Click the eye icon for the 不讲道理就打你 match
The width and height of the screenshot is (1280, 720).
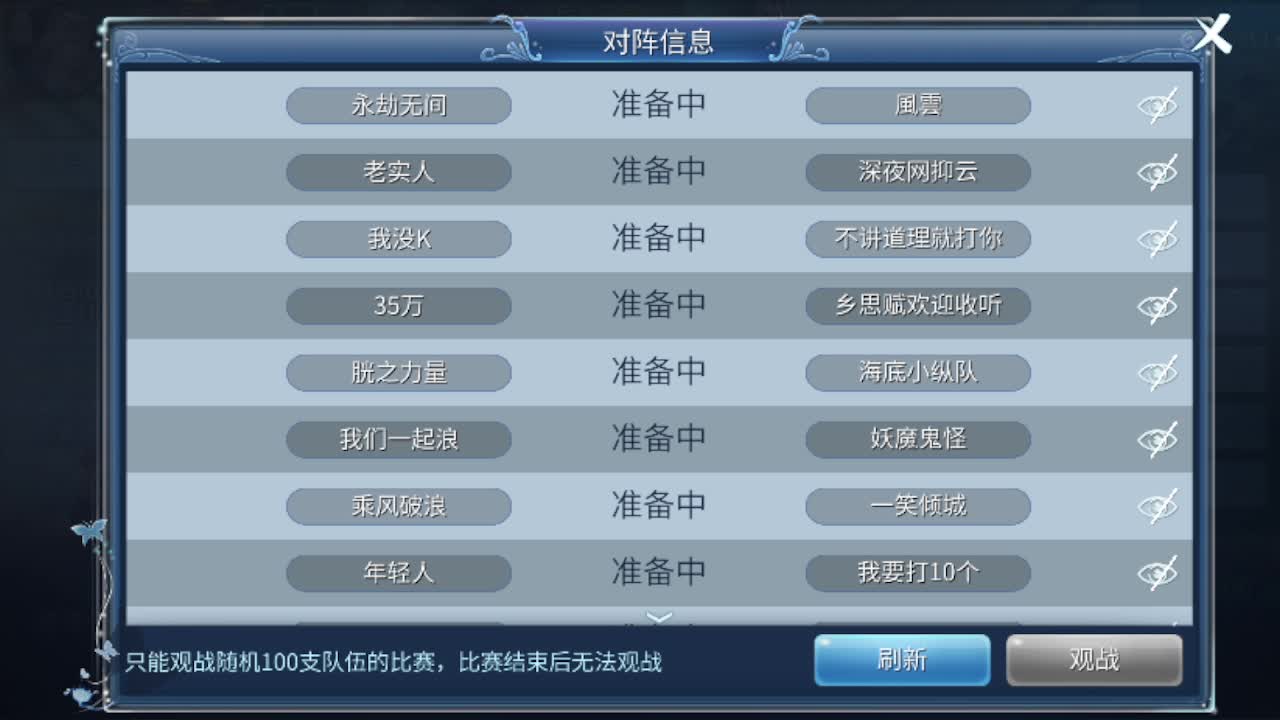[1157, 239]
